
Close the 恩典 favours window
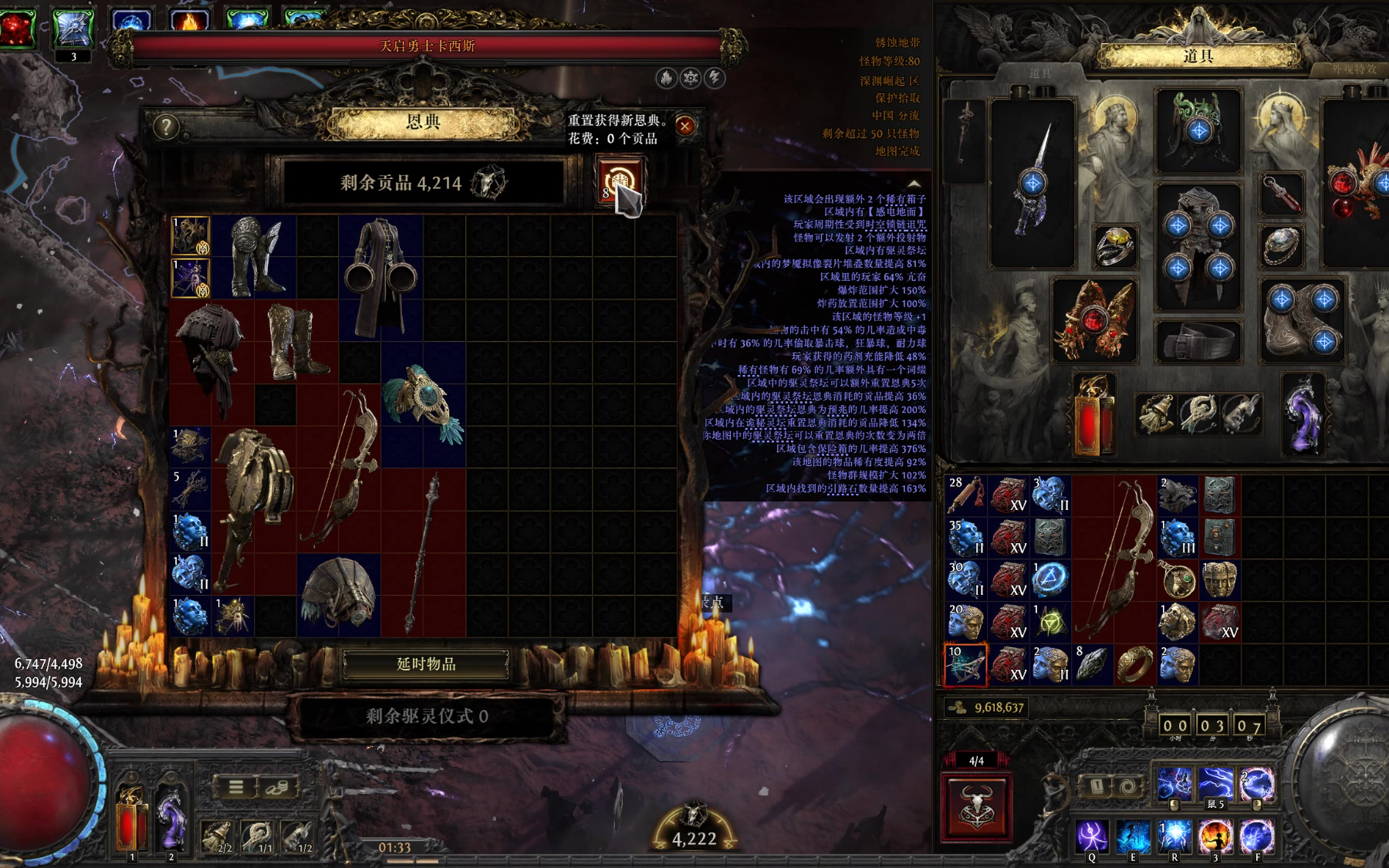(685, 126)
